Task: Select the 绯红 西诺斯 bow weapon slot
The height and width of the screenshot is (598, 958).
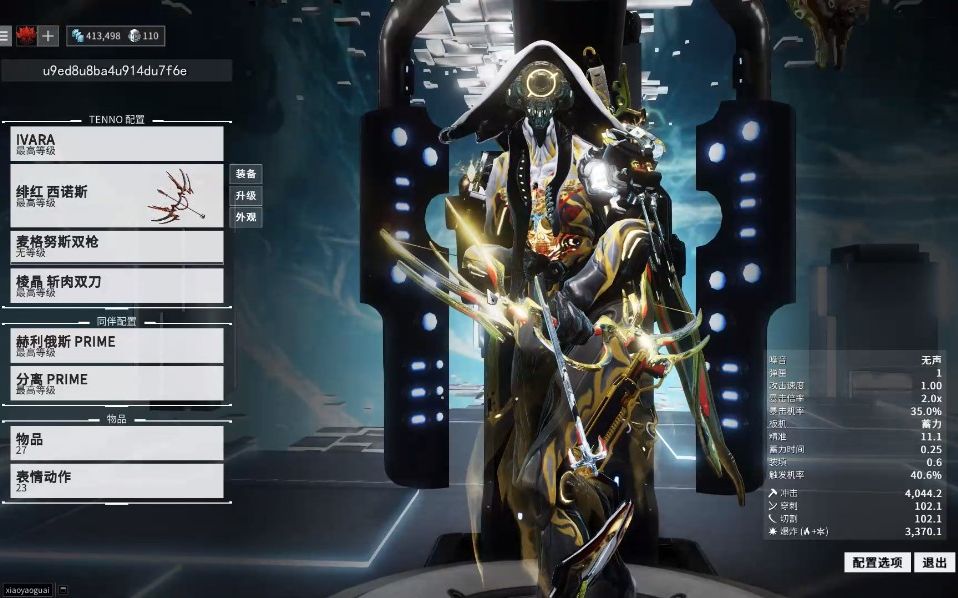Action: click(117, 195)
